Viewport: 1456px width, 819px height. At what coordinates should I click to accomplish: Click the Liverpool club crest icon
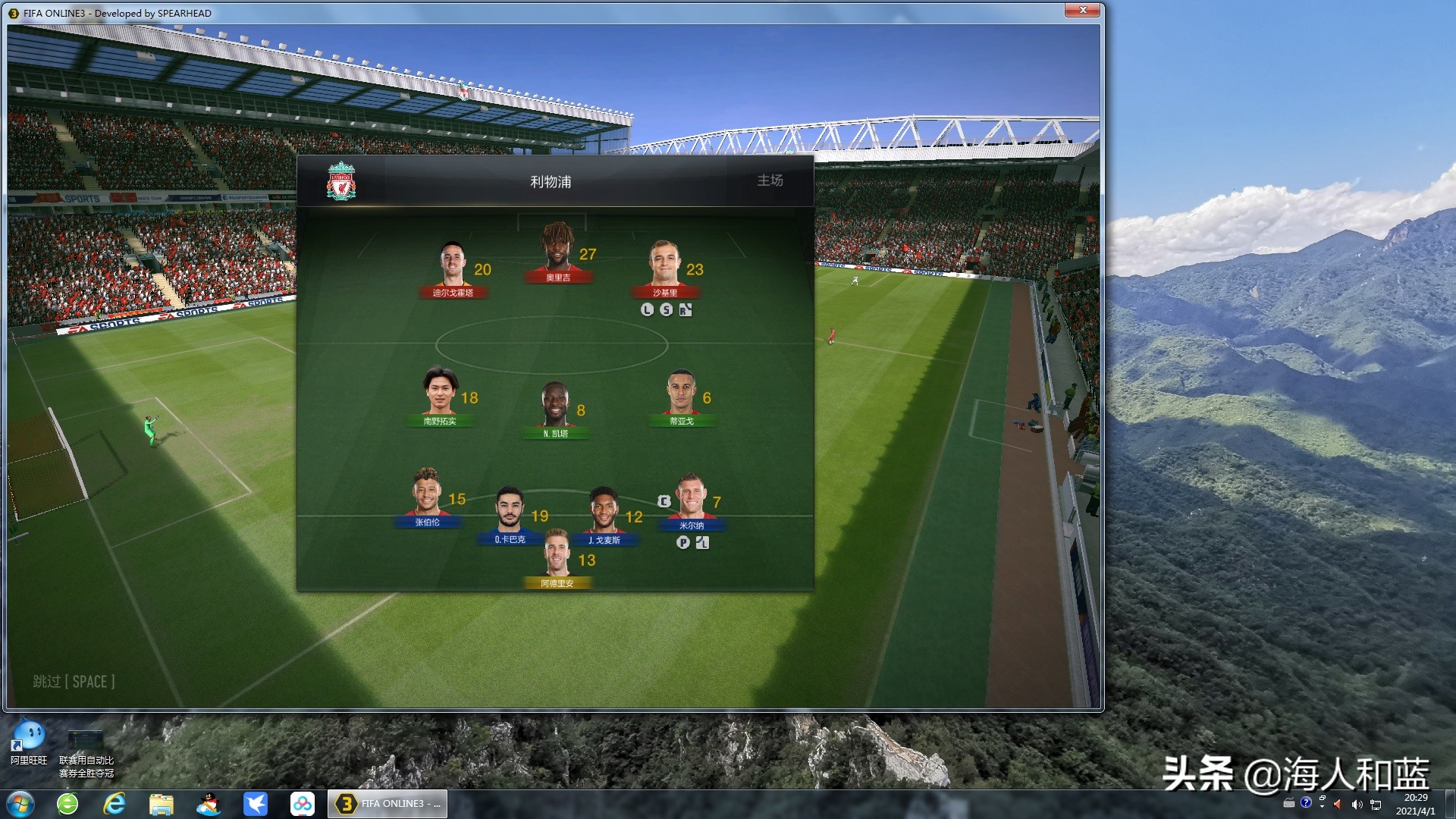(x=340, y=180)
